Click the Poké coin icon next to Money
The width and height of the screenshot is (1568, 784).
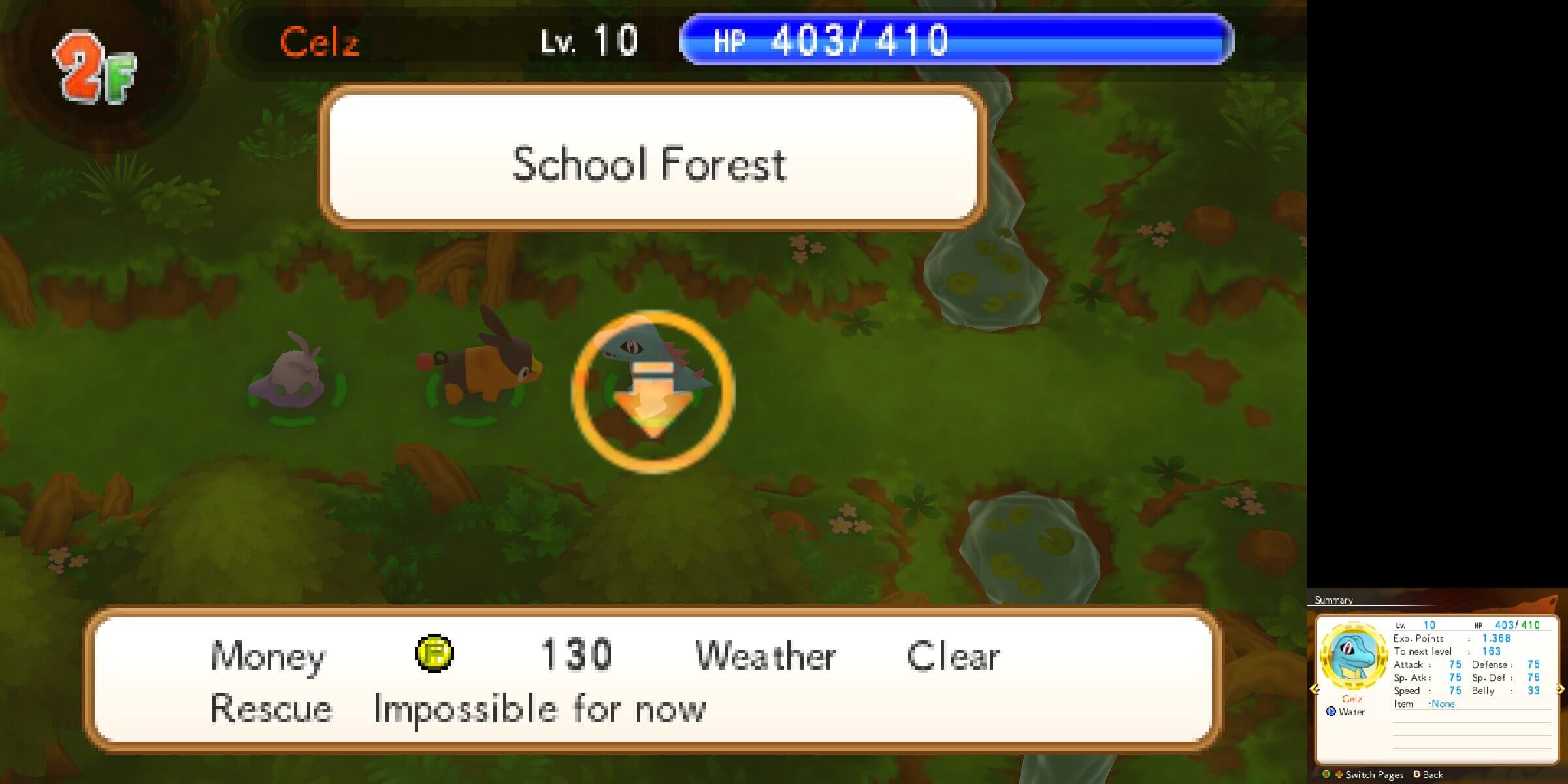point(434,653)
